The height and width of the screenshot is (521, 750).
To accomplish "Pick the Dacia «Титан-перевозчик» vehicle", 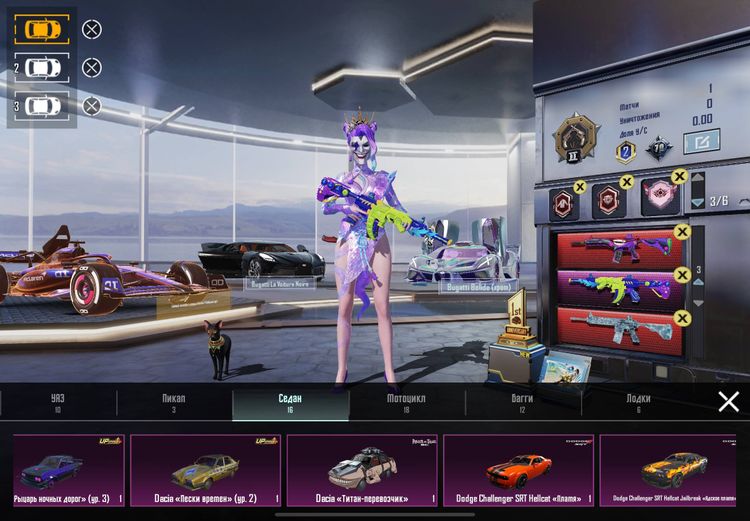I will click(x=361, y=470).
